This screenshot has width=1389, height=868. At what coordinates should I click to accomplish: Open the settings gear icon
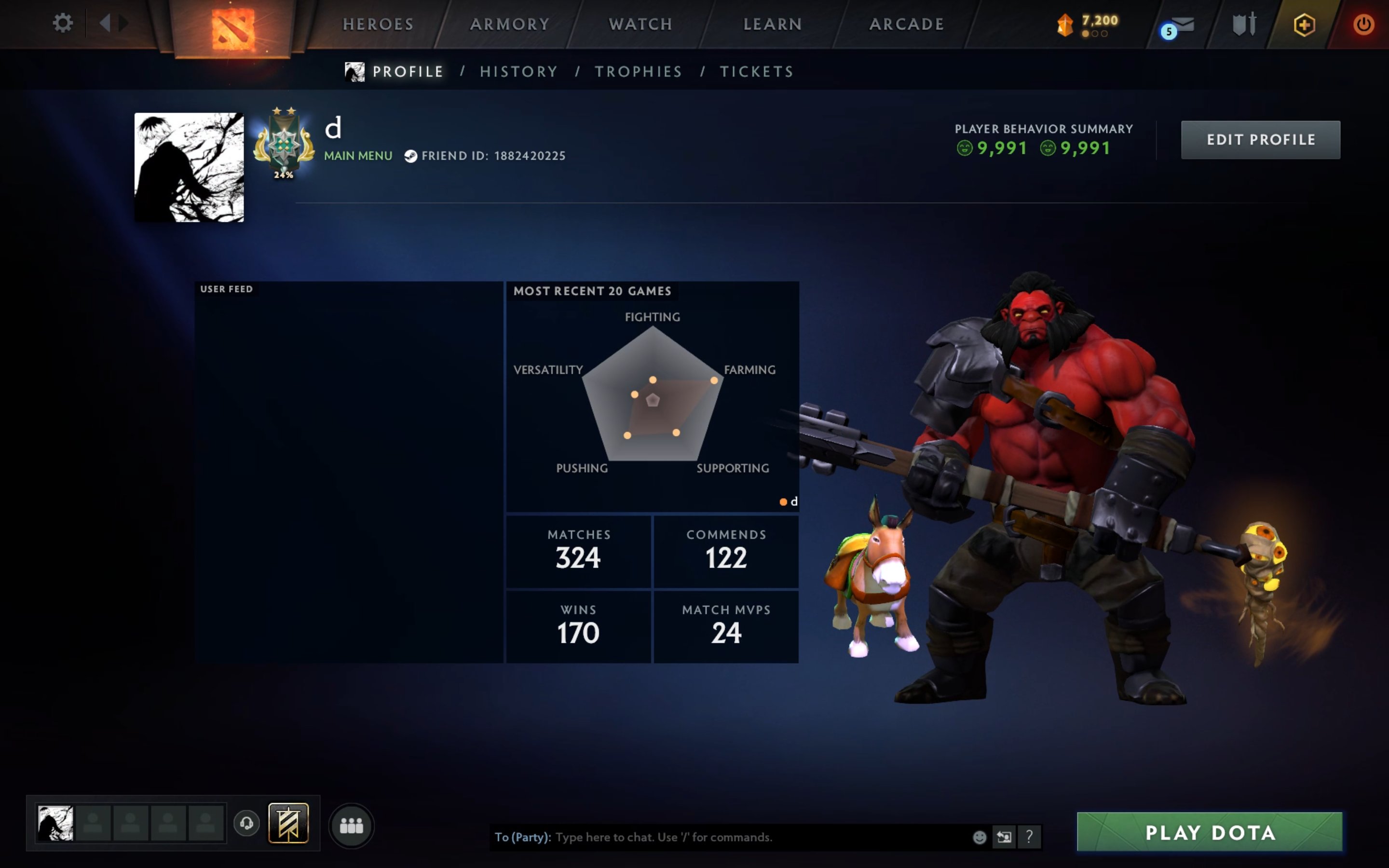(63, 24)
